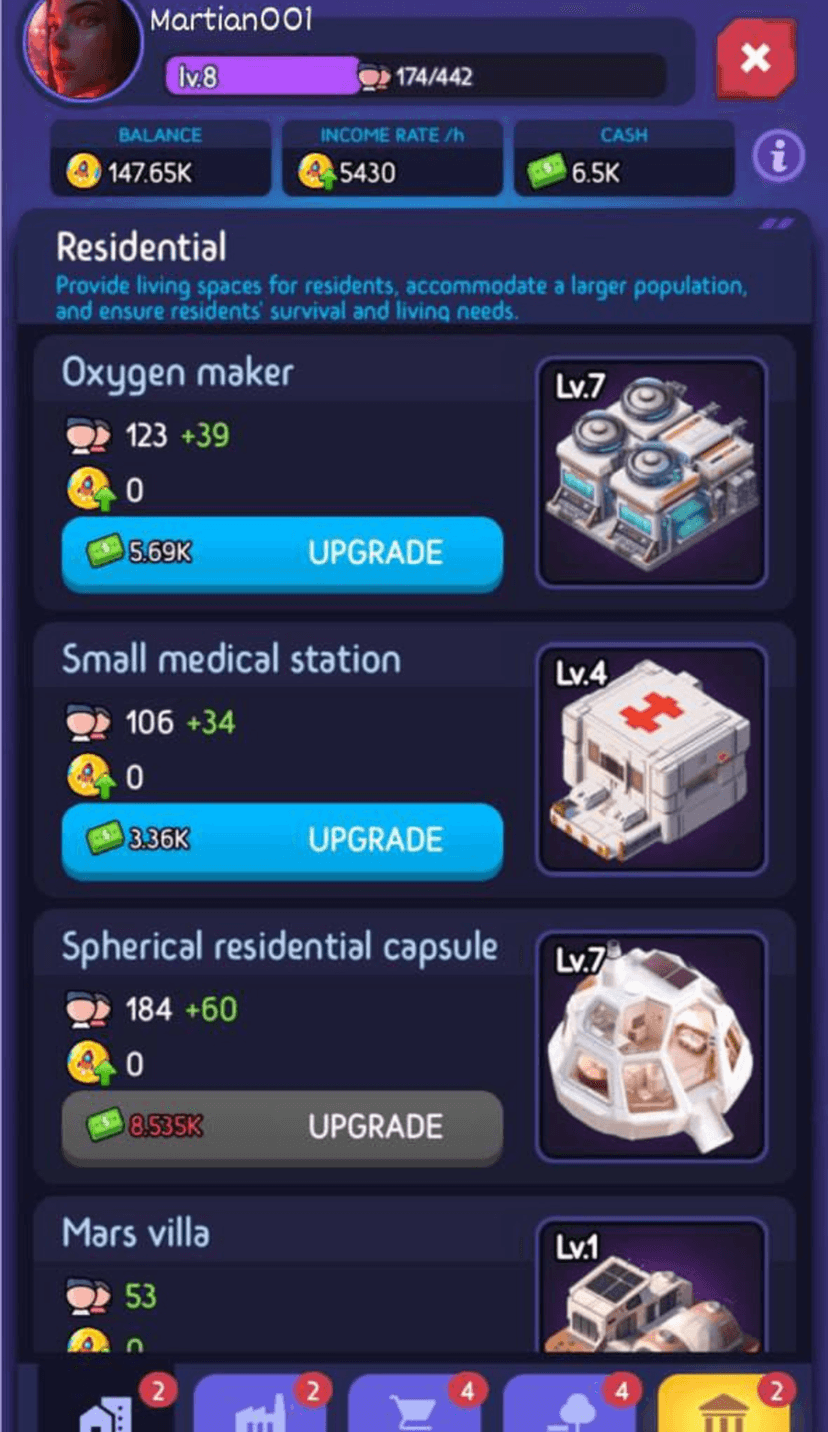Open the Mars villa building thumbnail
This screenshot has width=828, height=1432.
[x=651, y=1288]
